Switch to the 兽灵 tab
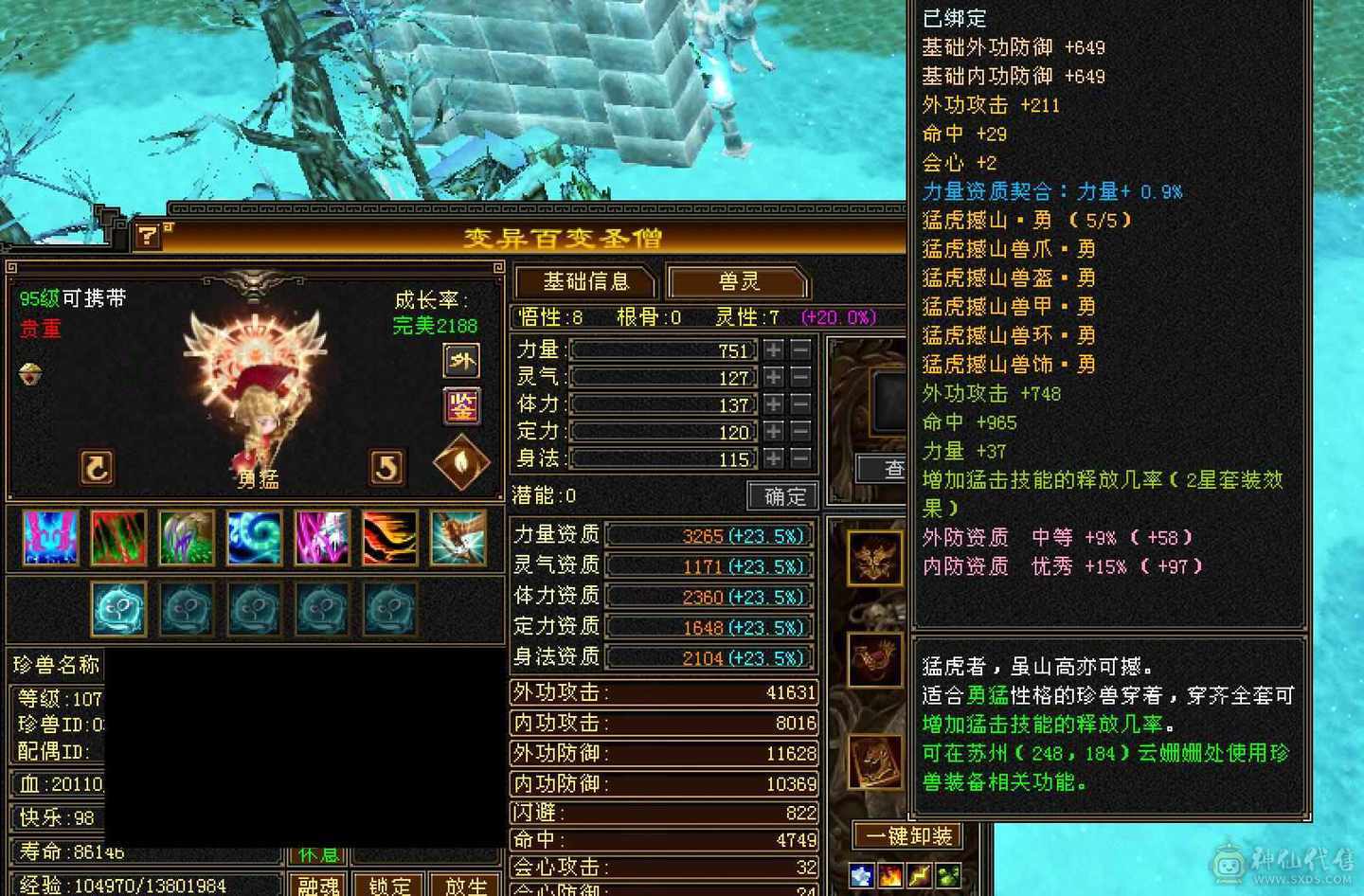Viewport: 1364px width, 896px height. [x=737, y=281]
